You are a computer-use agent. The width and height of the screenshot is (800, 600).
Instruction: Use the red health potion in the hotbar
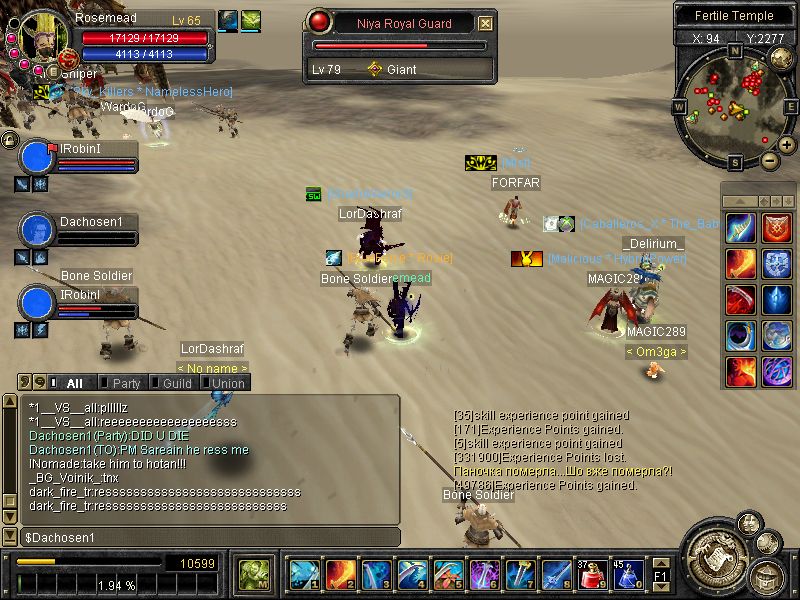[592, 574]
